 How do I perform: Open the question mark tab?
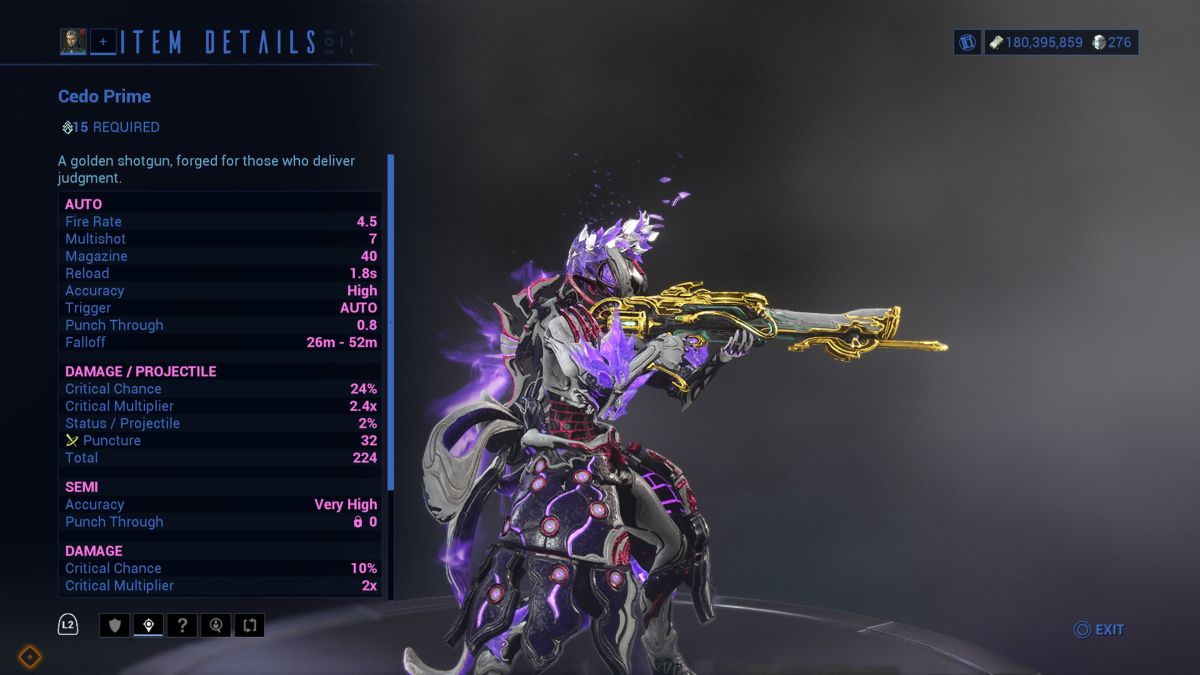[x=181, y=625]
